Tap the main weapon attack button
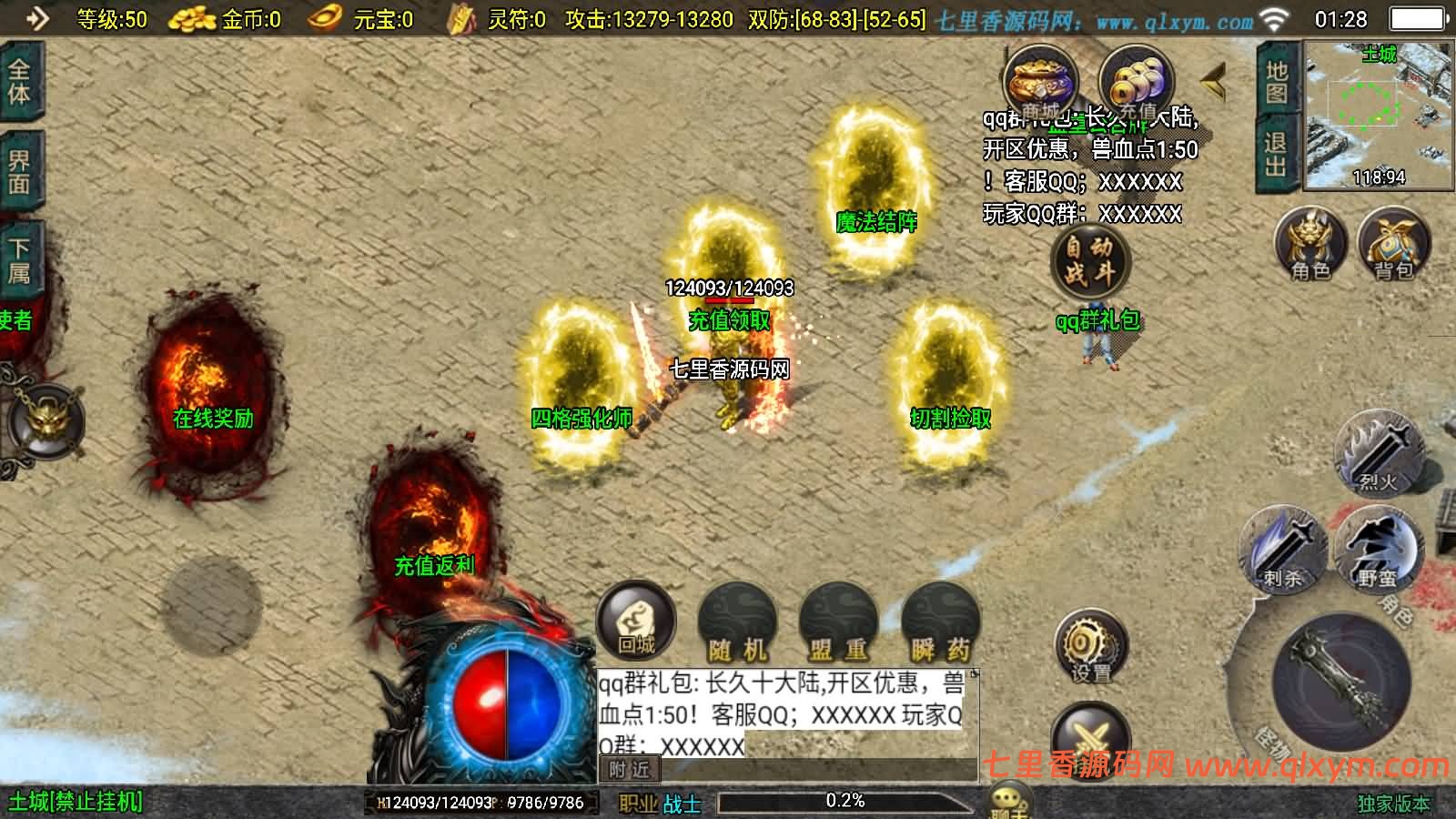The height and width of the screenshot is (819, 1456). click(1341, 680)
